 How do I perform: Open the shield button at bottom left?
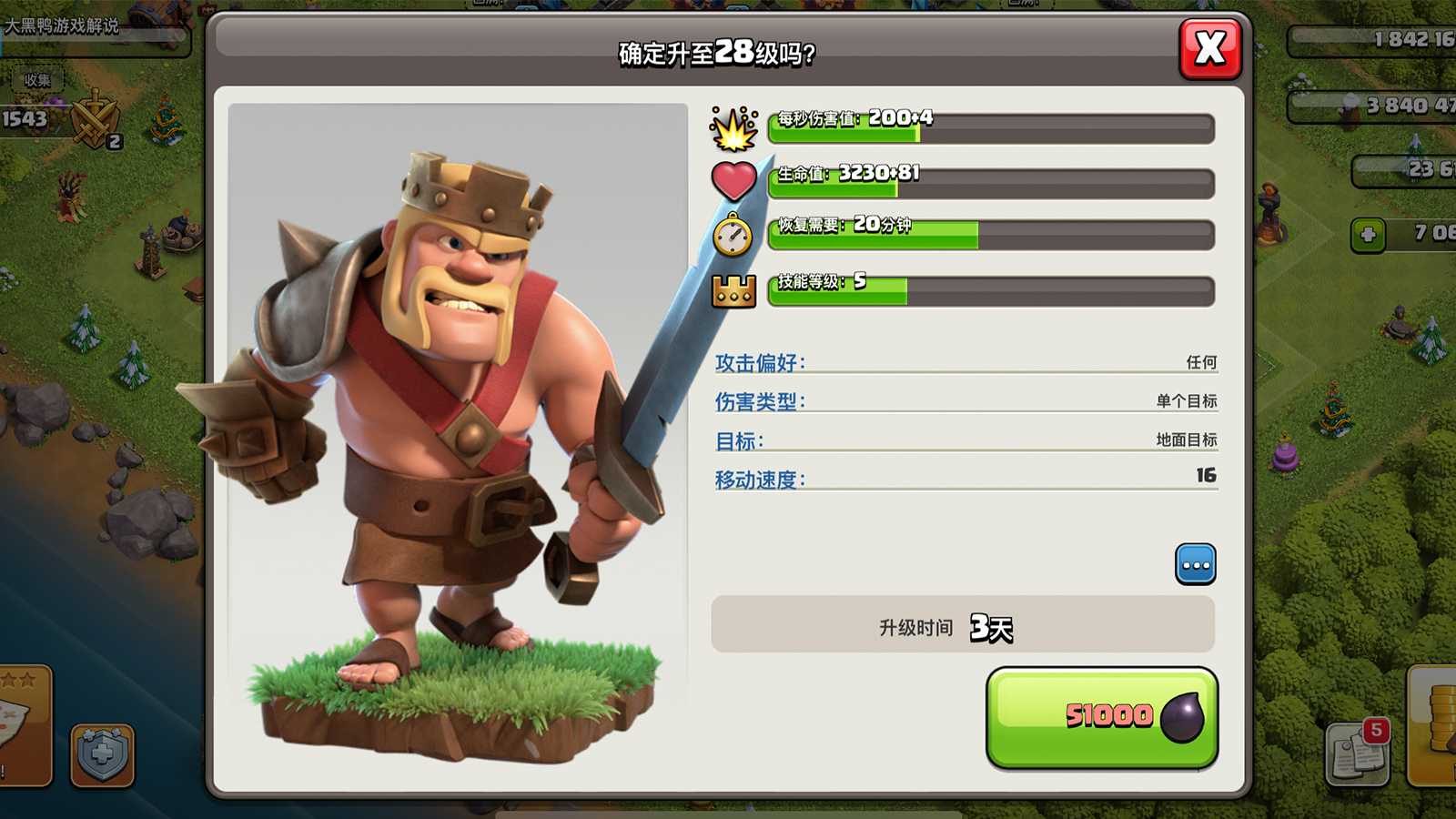tap(102, 754)
